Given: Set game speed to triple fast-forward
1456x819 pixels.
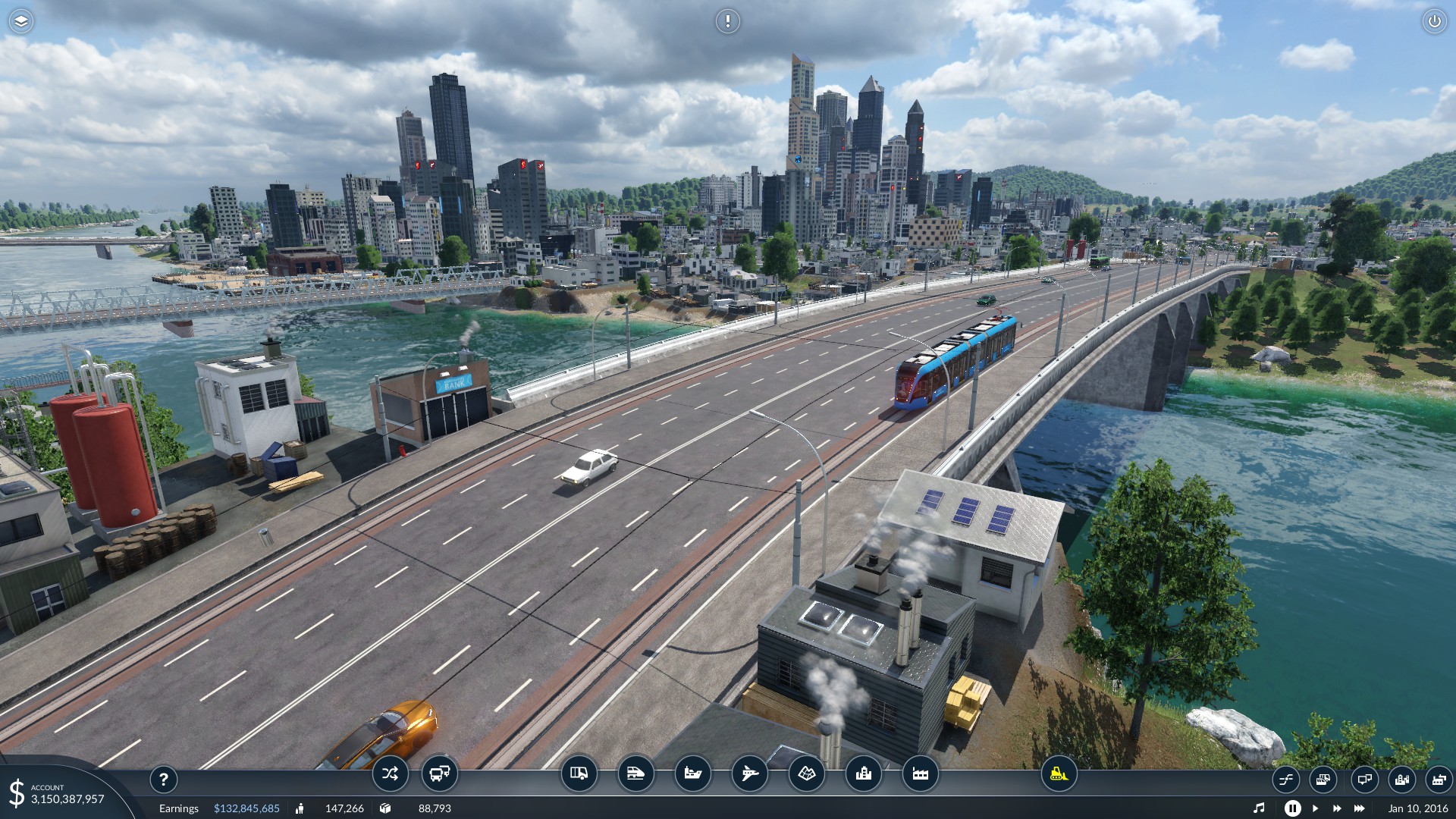Looking at the screenshot, I should (x=1360, y=808).
